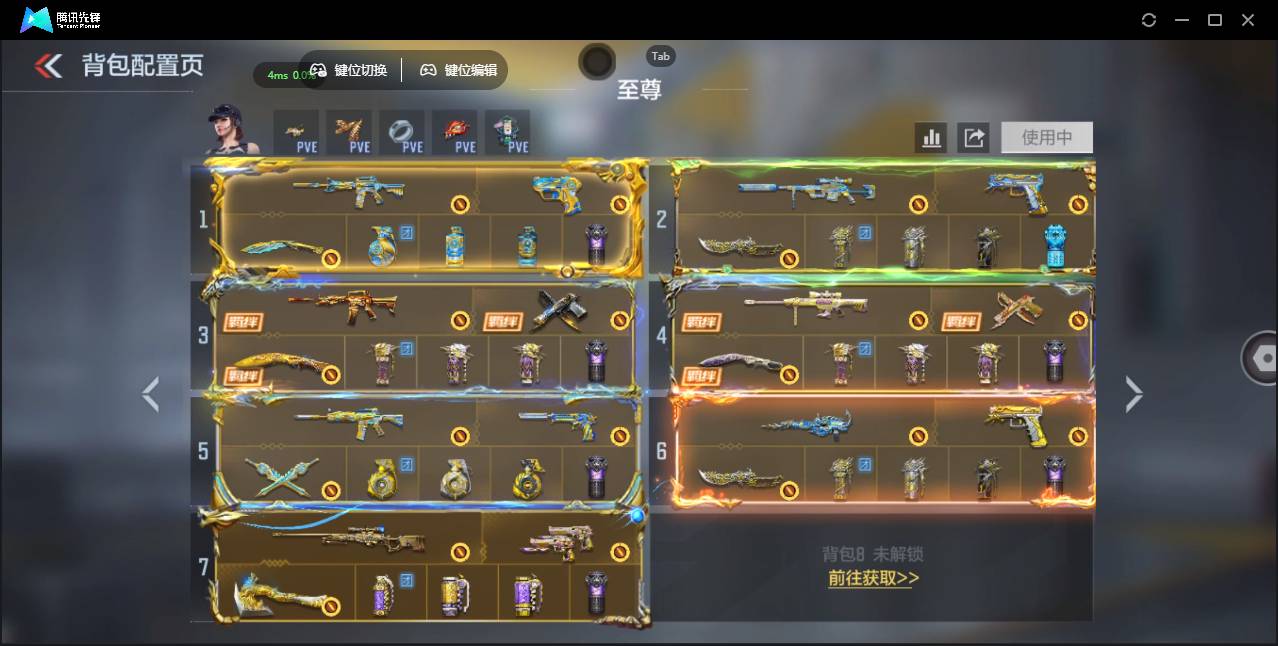Show the next backpack page arrow
The image size is (1278, 646).
(1133, 394)
